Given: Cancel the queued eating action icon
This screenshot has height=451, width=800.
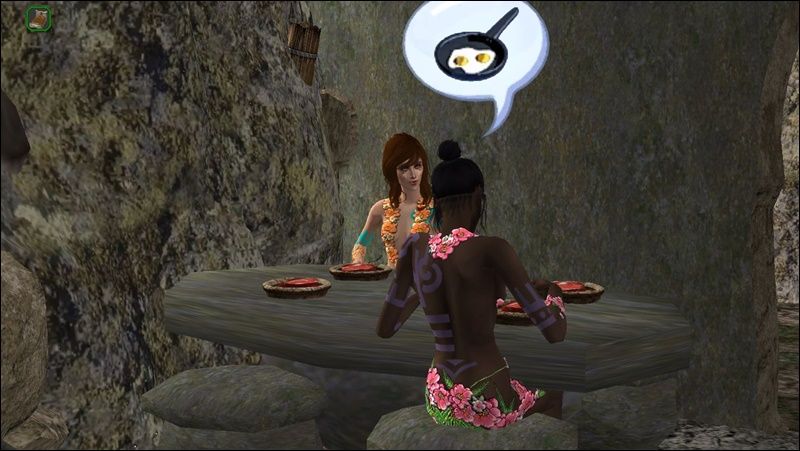Looking at the screenshot, I should 39,18.
